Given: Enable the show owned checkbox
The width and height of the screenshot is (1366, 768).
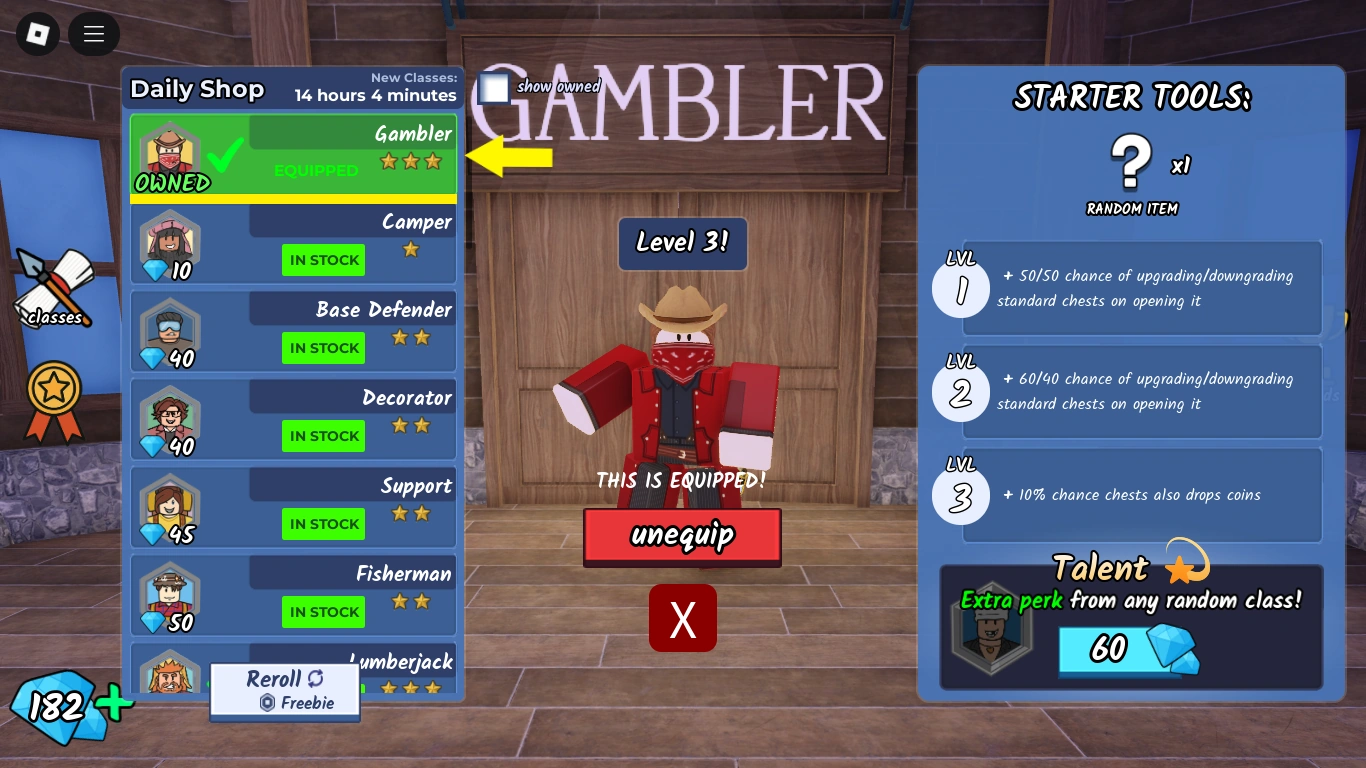Looking at the screenshot, I should tap(494, 88).
